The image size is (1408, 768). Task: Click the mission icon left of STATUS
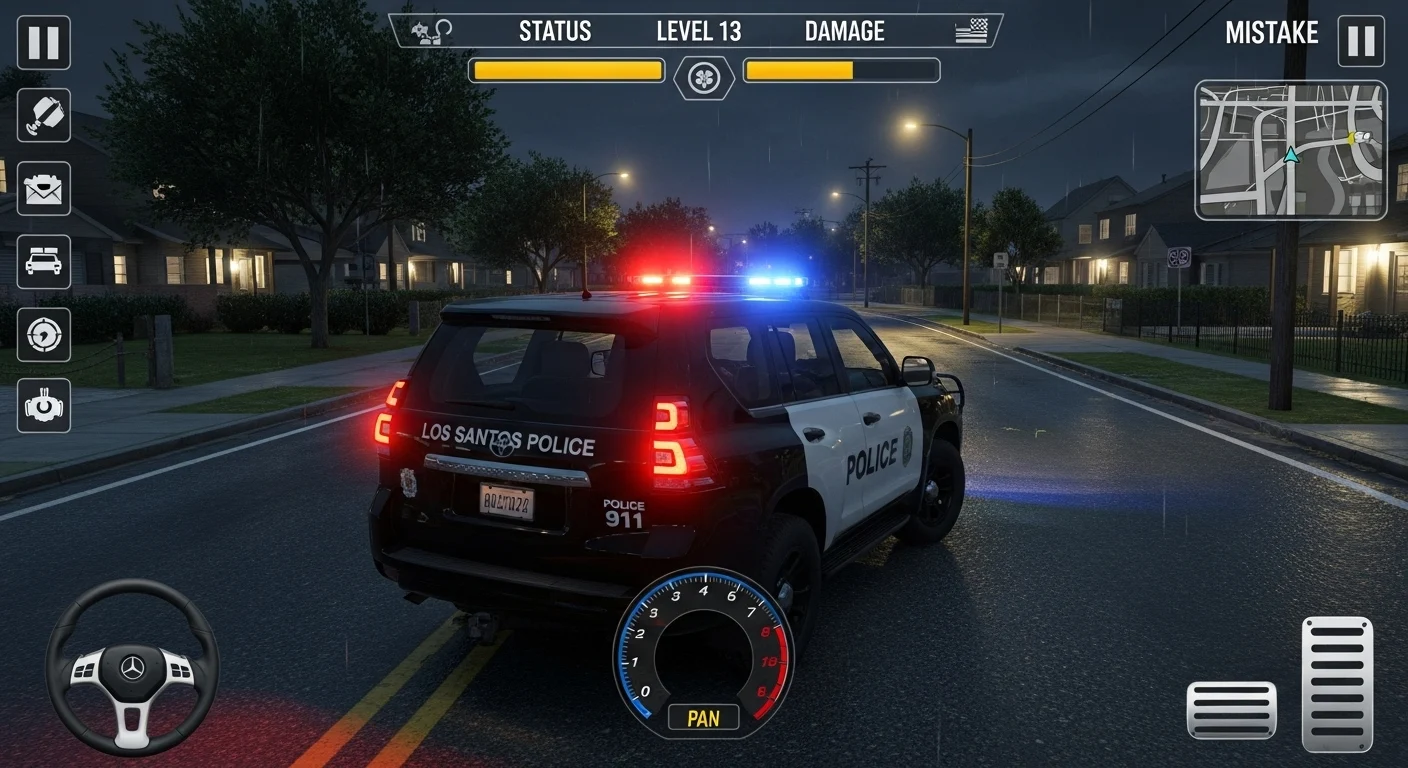click(x=433, y=30)
